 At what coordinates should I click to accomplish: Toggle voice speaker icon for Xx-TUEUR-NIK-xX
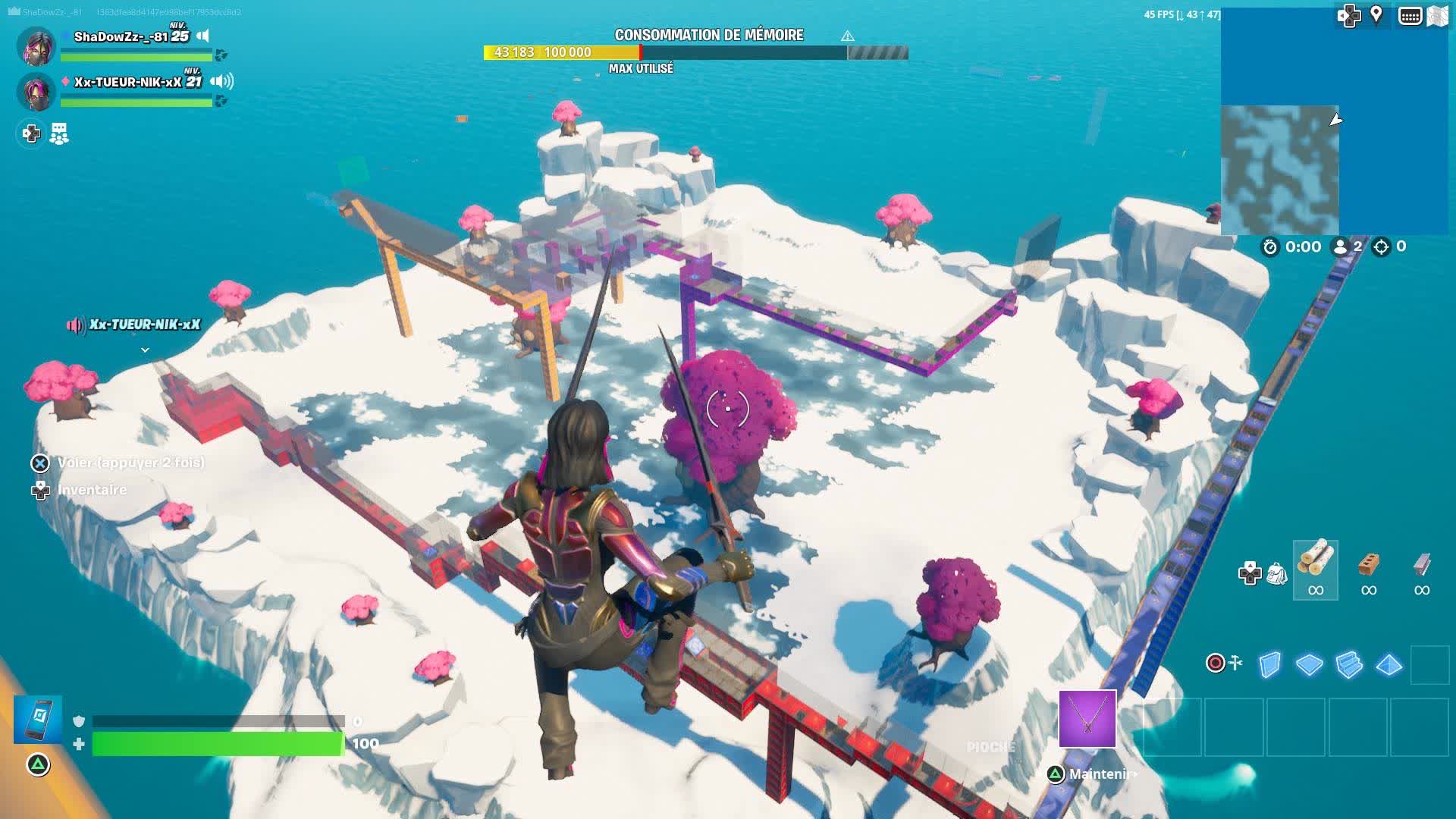pos(221,81)
